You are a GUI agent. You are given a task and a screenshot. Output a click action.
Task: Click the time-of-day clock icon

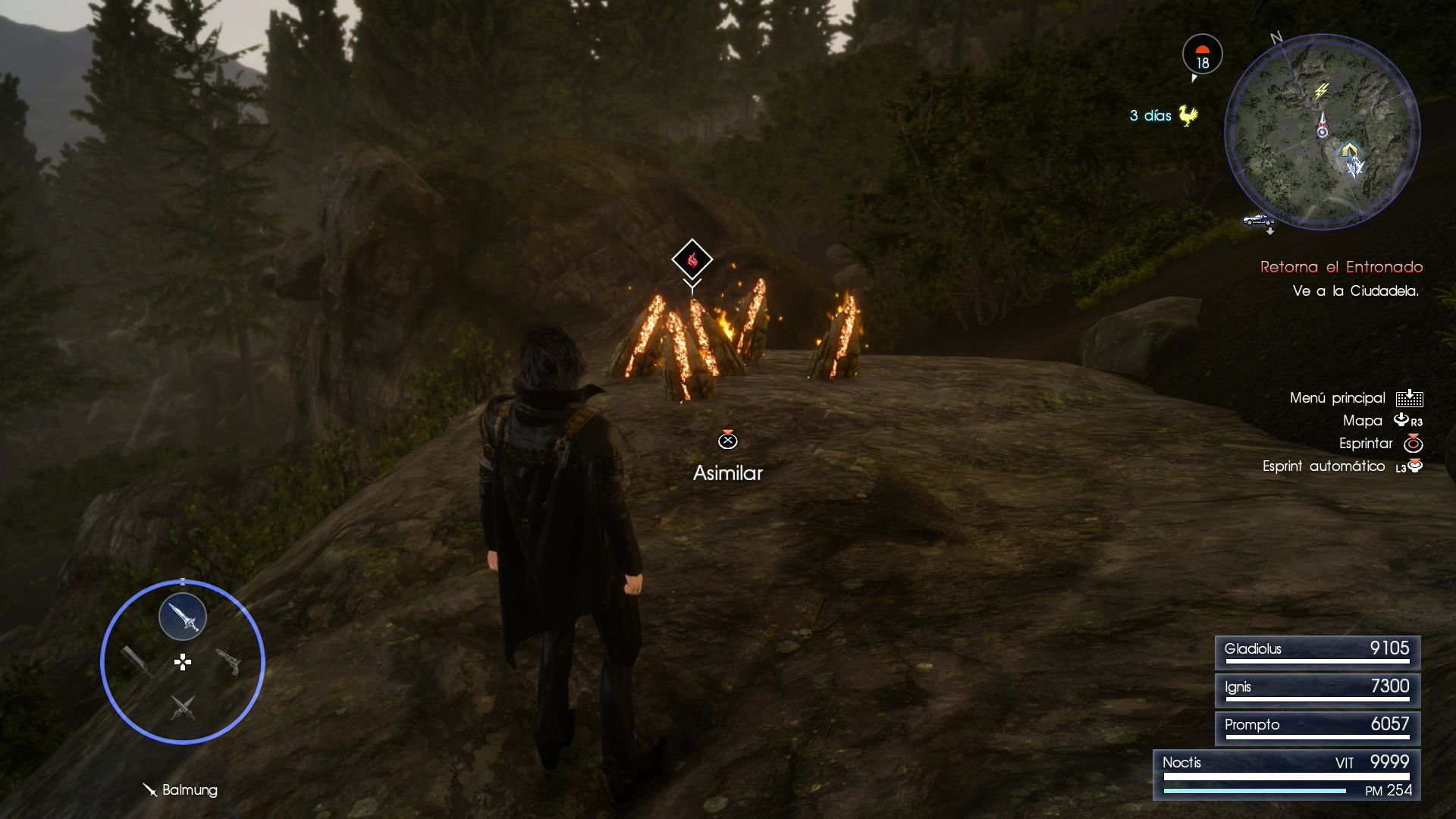[x=1202, y=55]
